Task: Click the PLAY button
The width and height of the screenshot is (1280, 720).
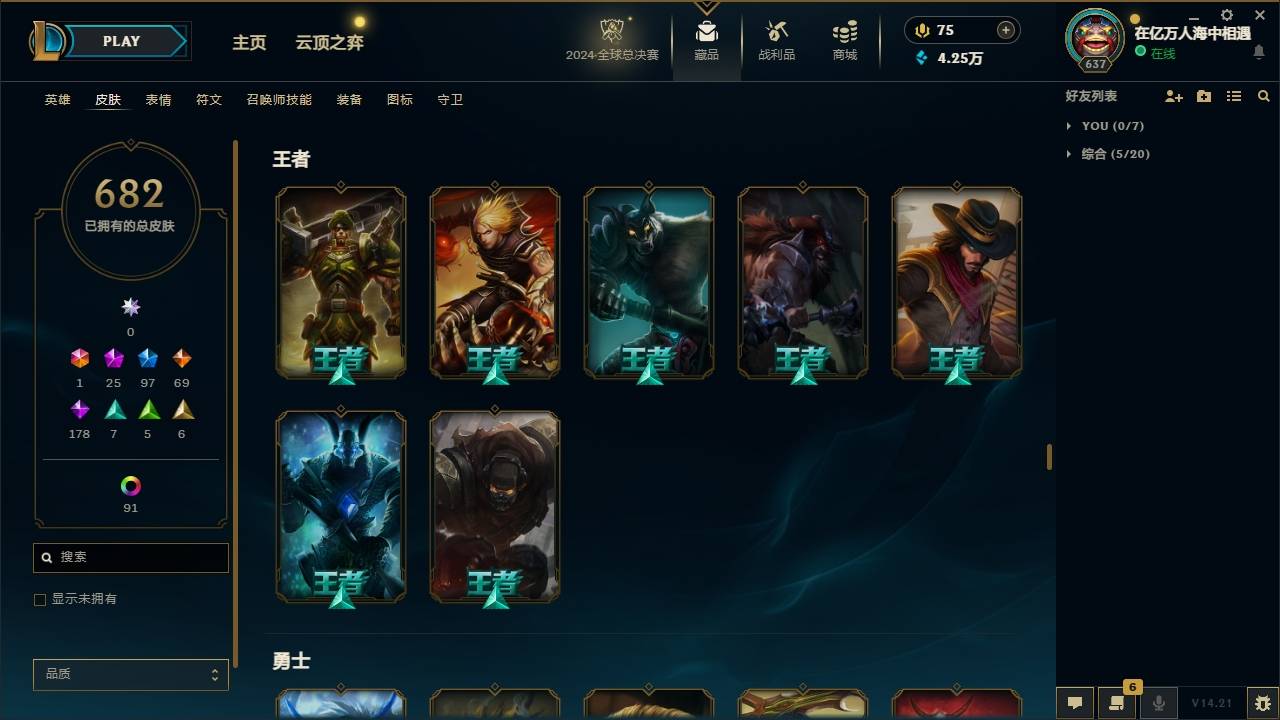Action: point(121,41)
